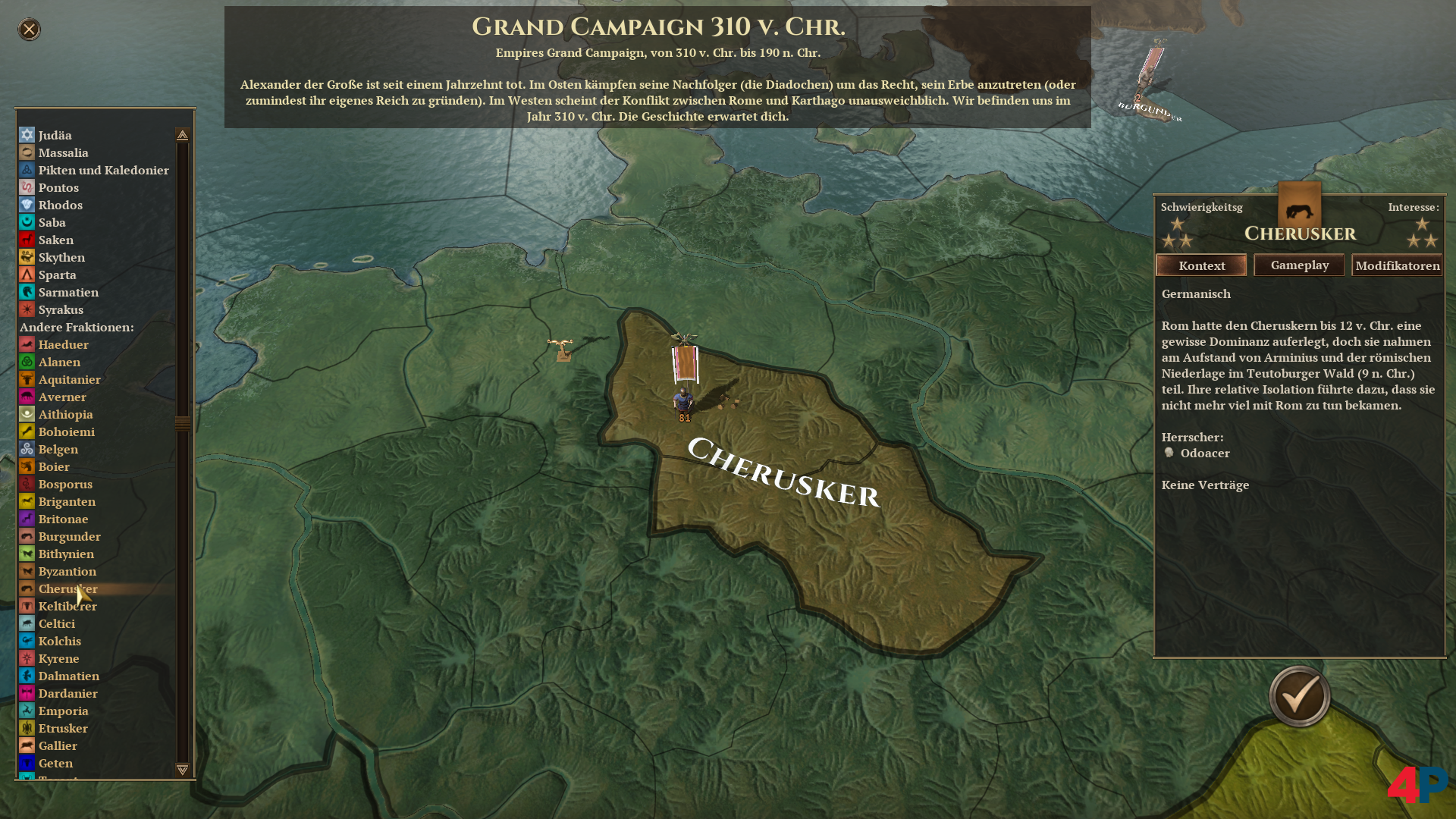
Task: Select the Aithiopia eye emblem
Action: tap(27, 414)
